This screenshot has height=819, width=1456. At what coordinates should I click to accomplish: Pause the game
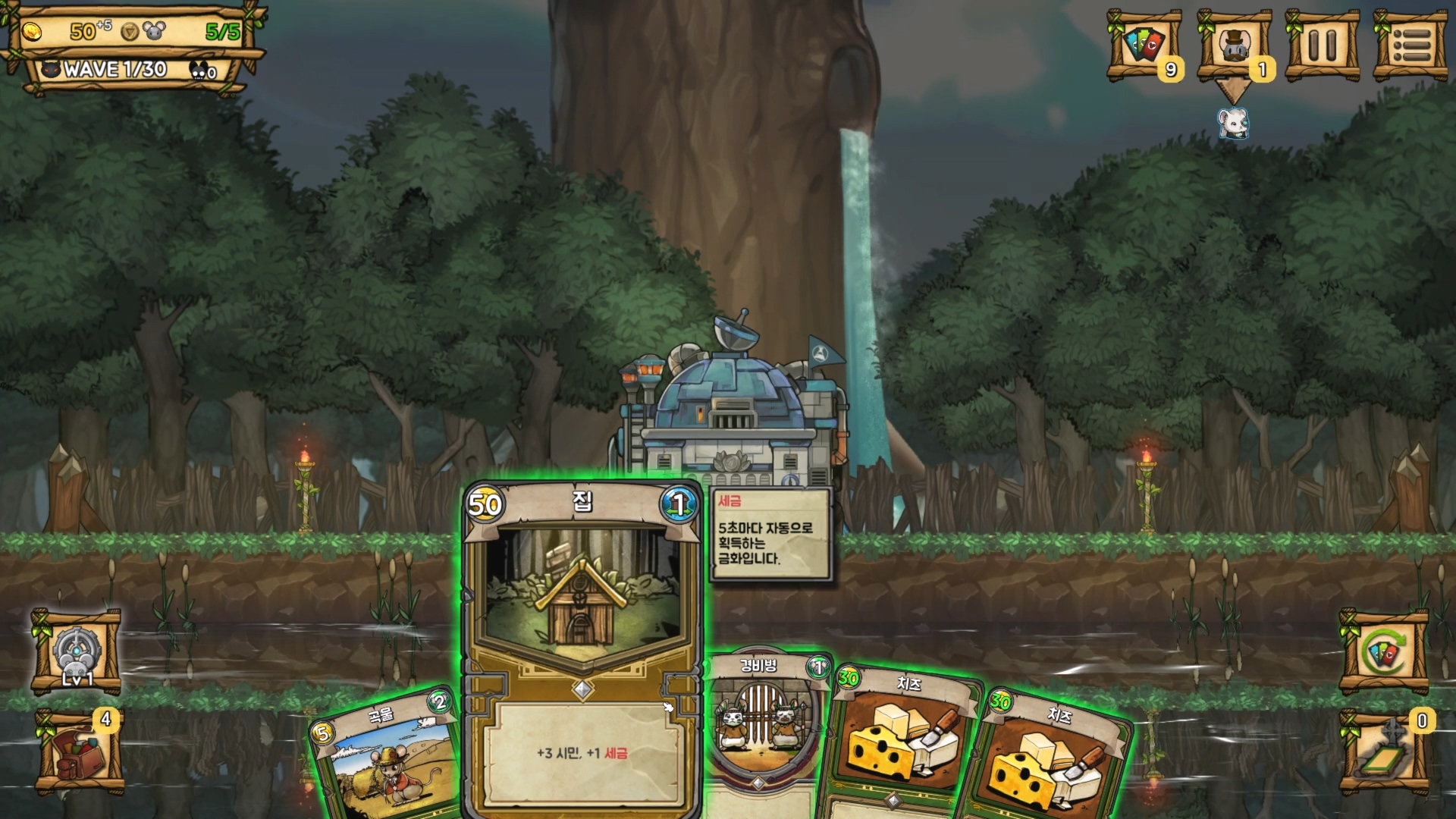1322,45
